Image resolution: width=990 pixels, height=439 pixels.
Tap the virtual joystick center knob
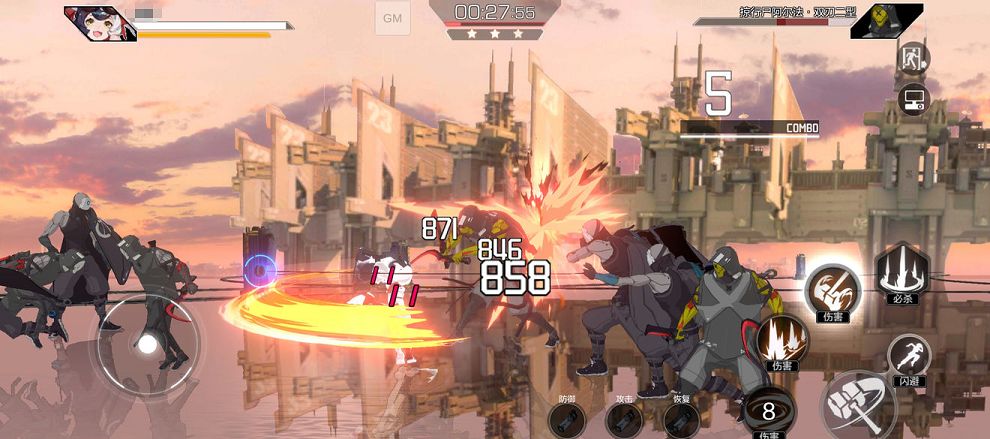coord(147,344)
